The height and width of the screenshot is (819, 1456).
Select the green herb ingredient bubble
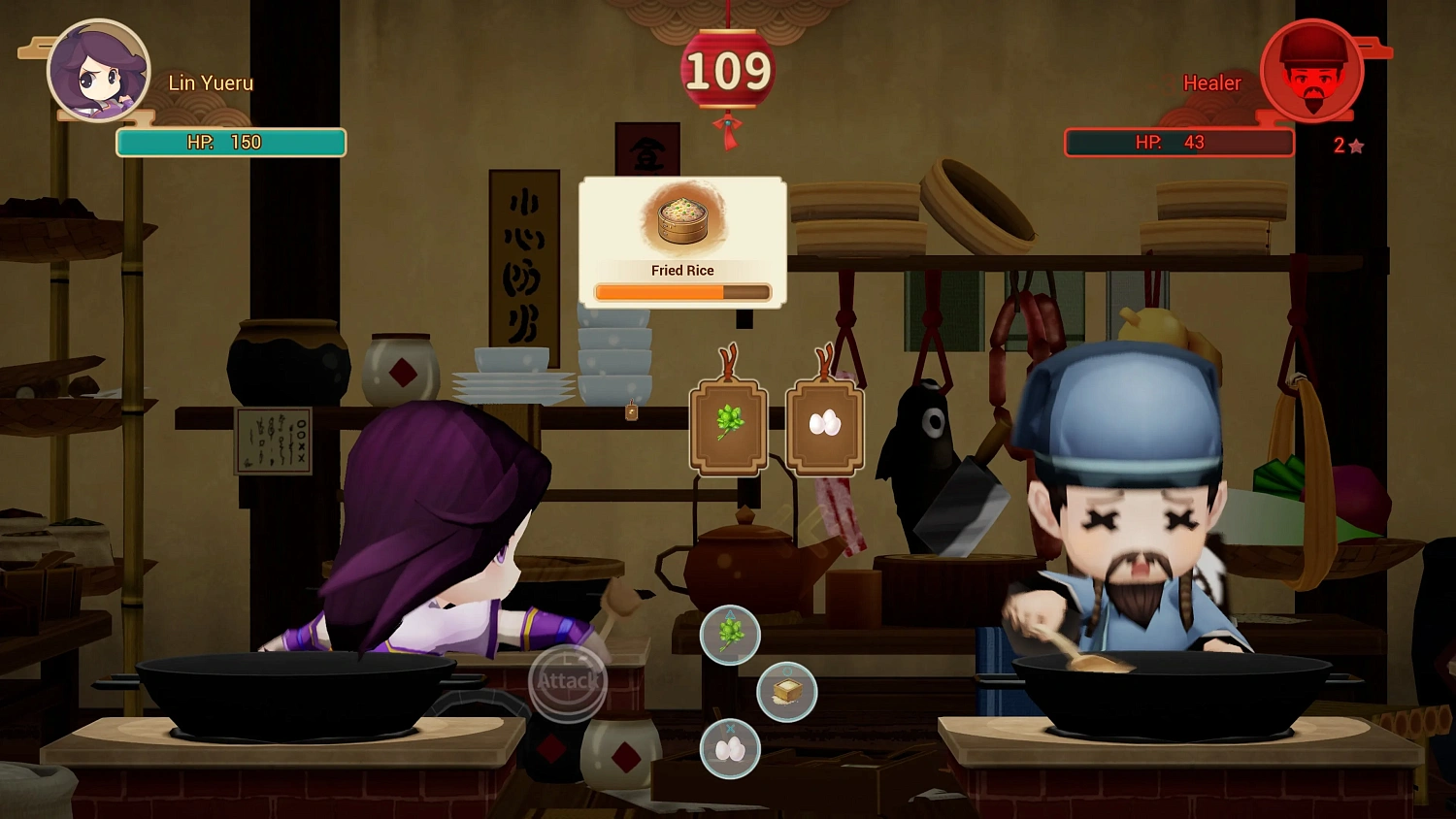[x=731, y=636]
